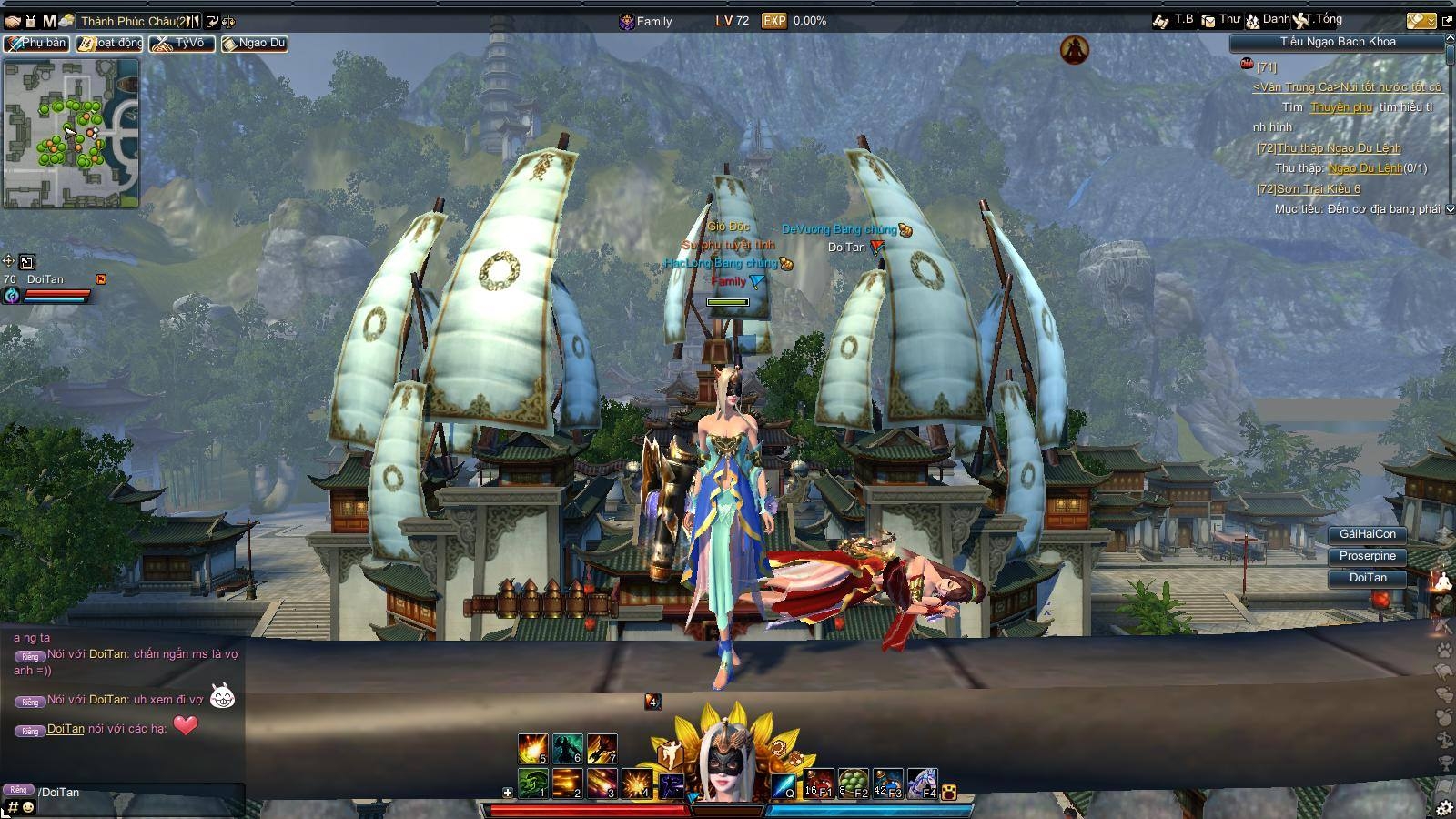Screen dimensions: 1456x819
Task: Open the Ngao Du menu
Action: pyautogui.click(x=255, y=43)
